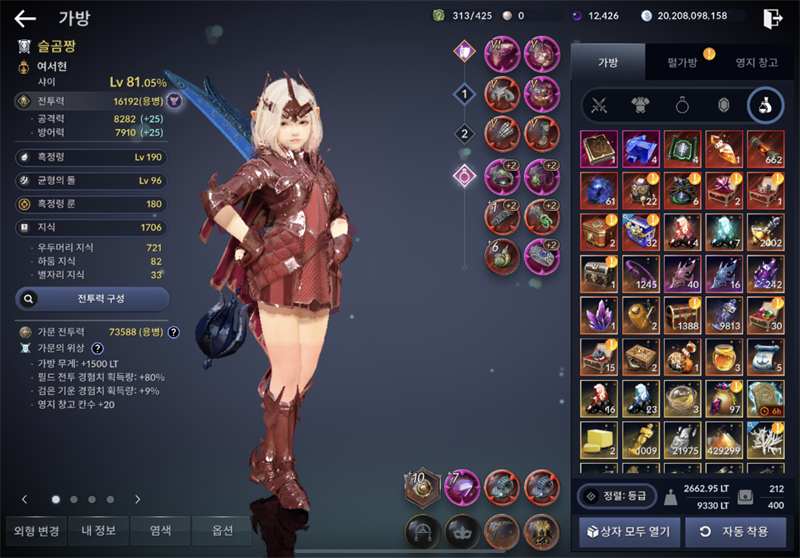Click the 가문 전투력 help question mark

point(173,332)
